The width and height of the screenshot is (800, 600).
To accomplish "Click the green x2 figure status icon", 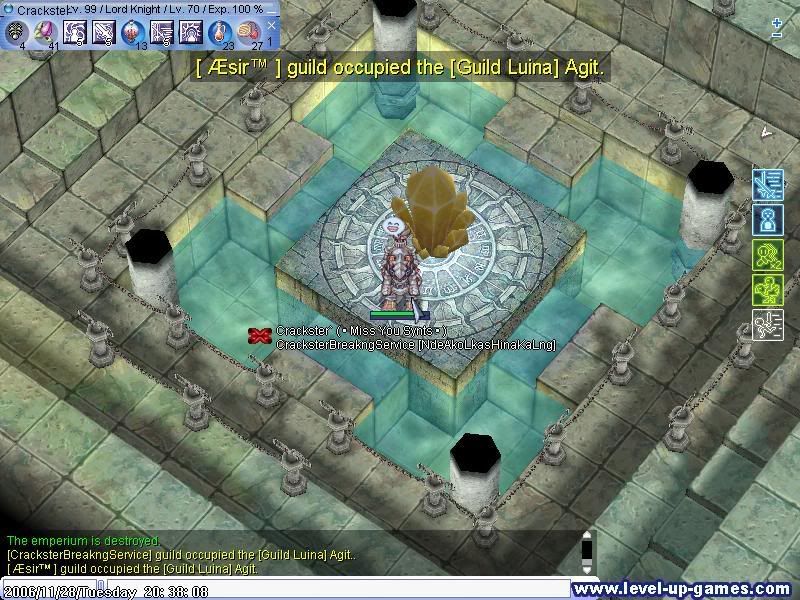I will click(x=767, y=254).
